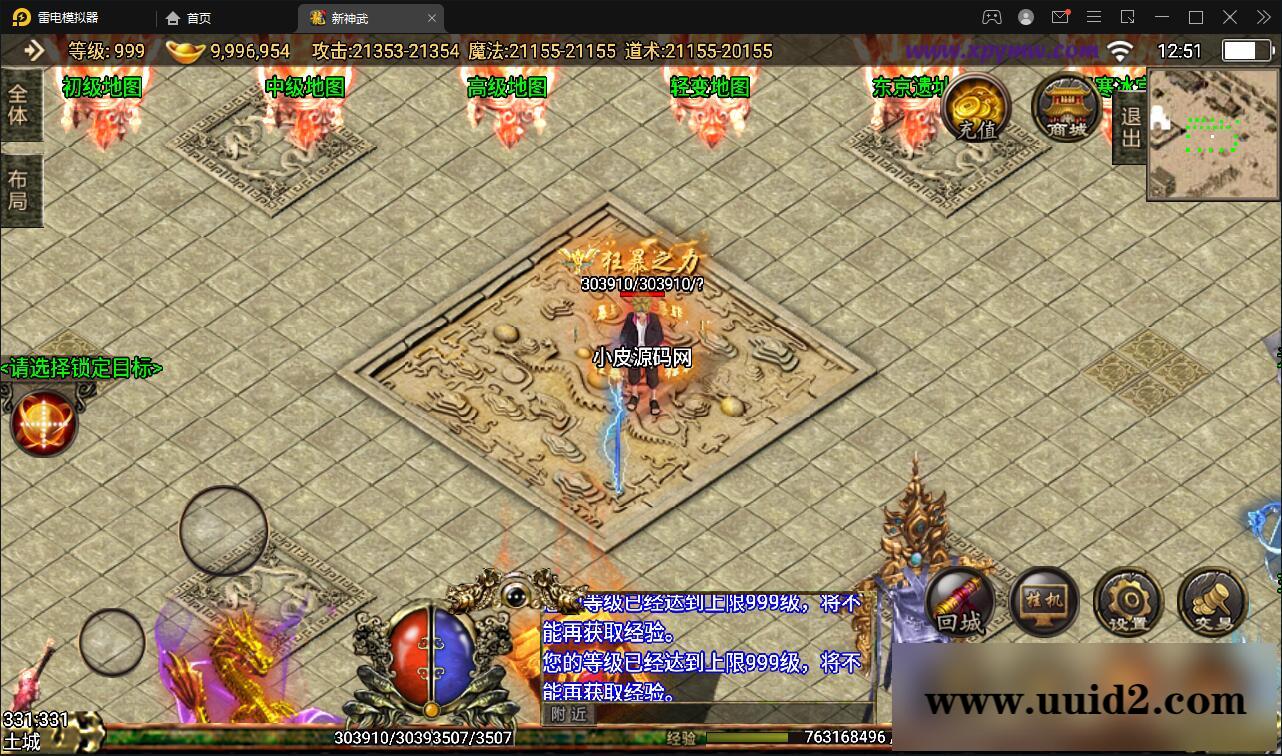
Task: Activate the 挂机 auto-hang icon
Action: pos(1043,600)
